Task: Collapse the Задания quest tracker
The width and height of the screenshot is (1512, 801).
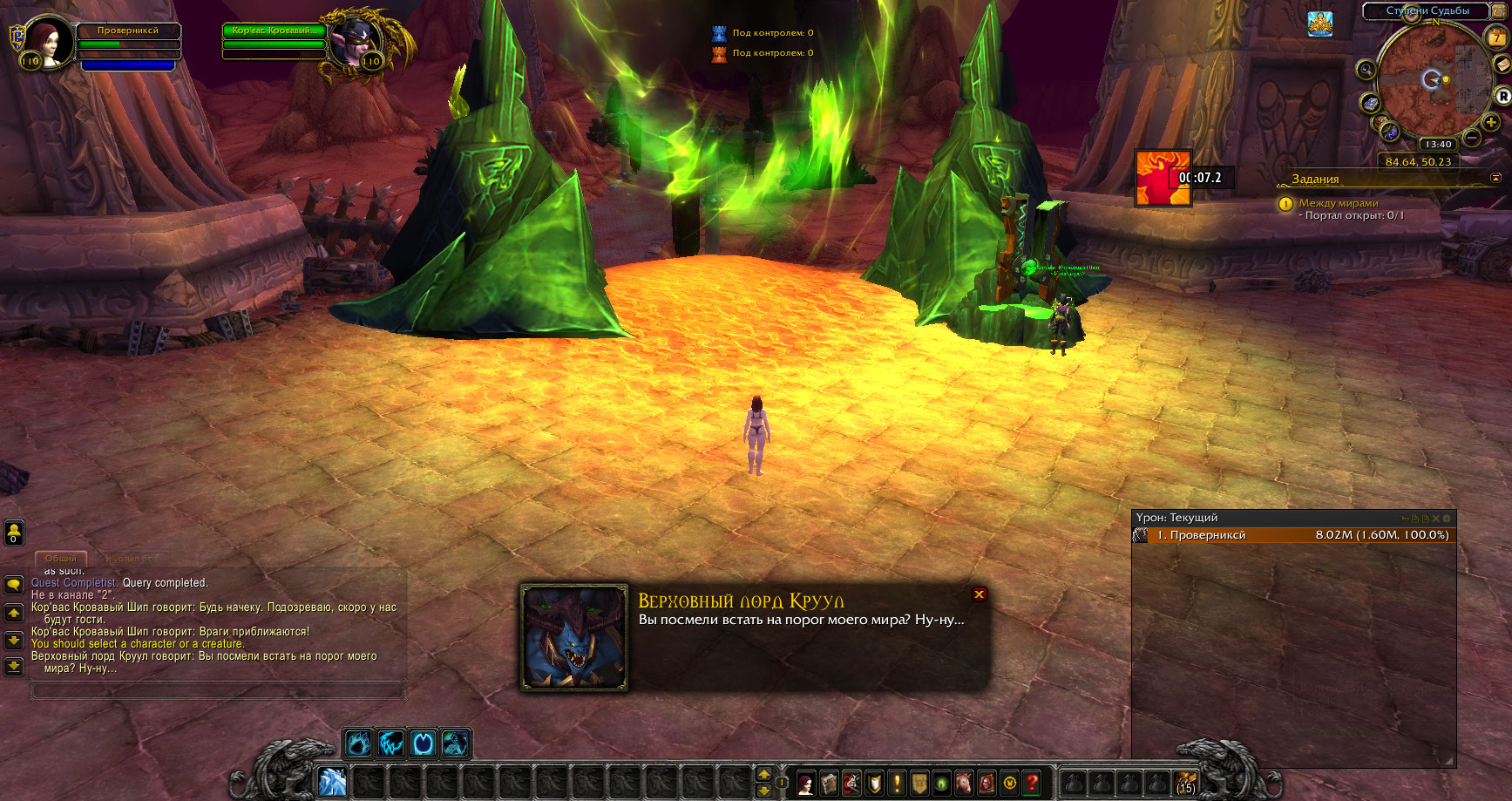Action: [1495, 178]
